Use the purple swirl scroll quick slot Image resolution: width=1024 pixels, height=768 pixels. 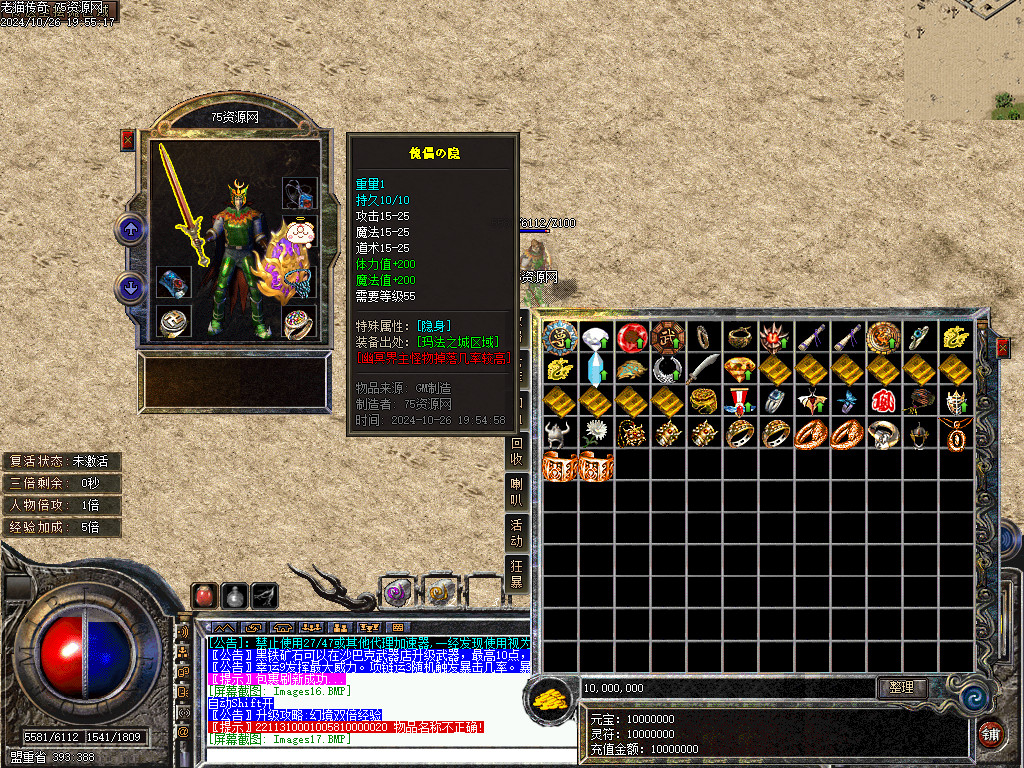pos(397,593)
